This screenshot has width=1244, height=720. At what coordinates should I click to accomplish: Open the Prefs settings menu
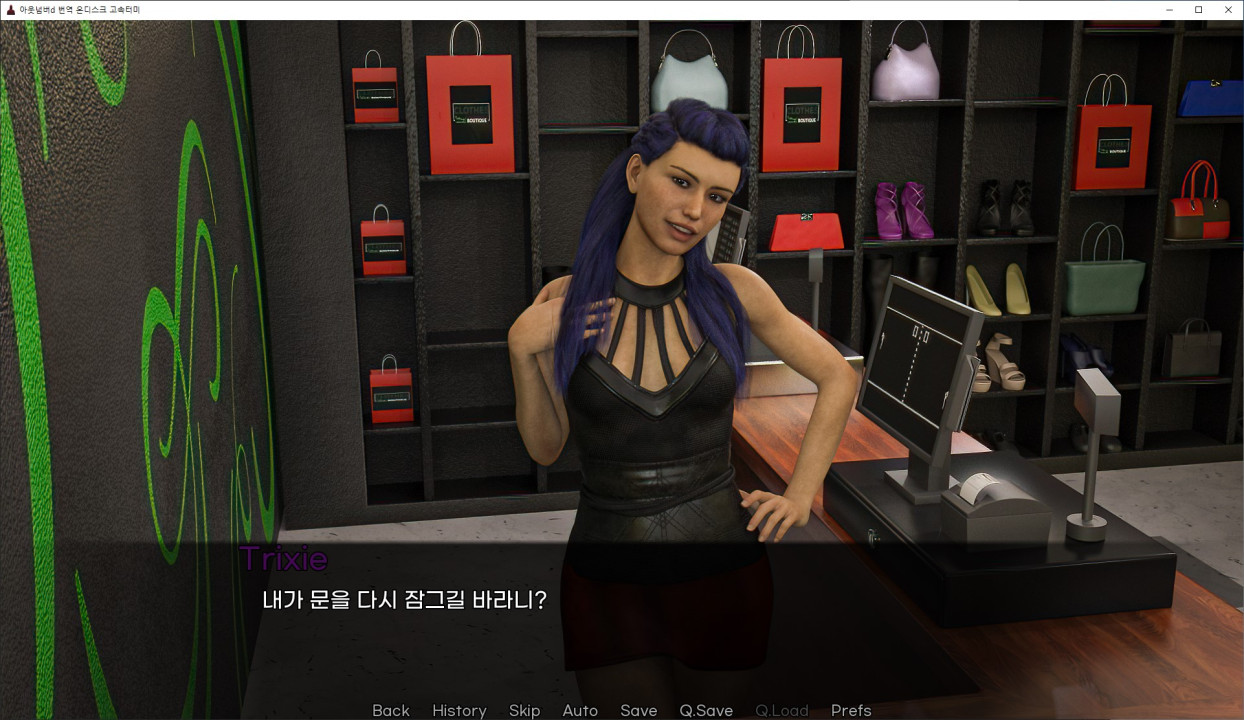click(x=851, y=710)
